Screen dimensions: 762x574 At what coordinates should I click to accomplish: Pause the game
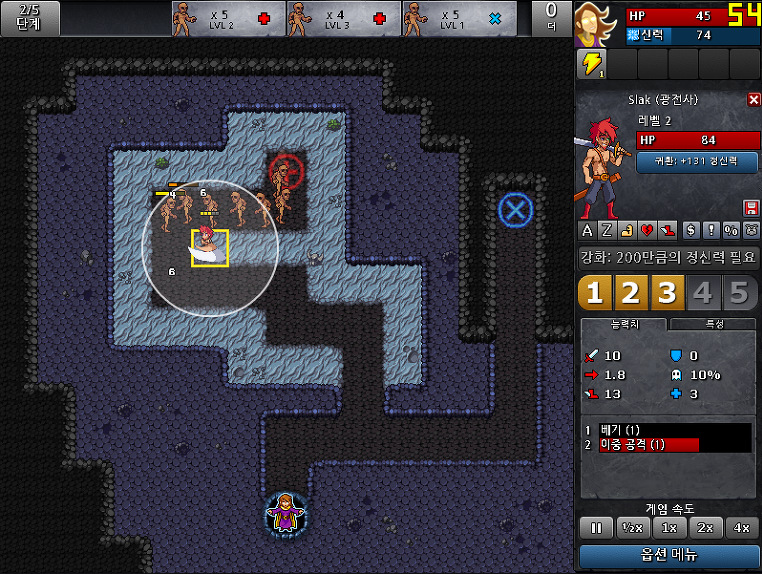tap(594, 527)
